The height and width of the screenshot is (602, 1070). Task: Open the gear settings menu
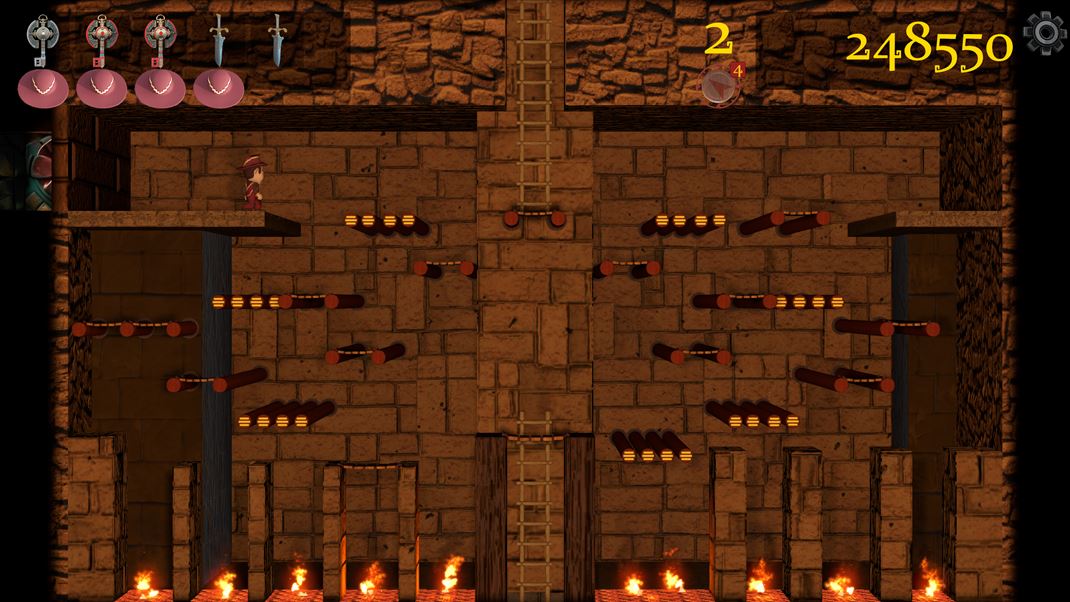[x=1045, y=33]
